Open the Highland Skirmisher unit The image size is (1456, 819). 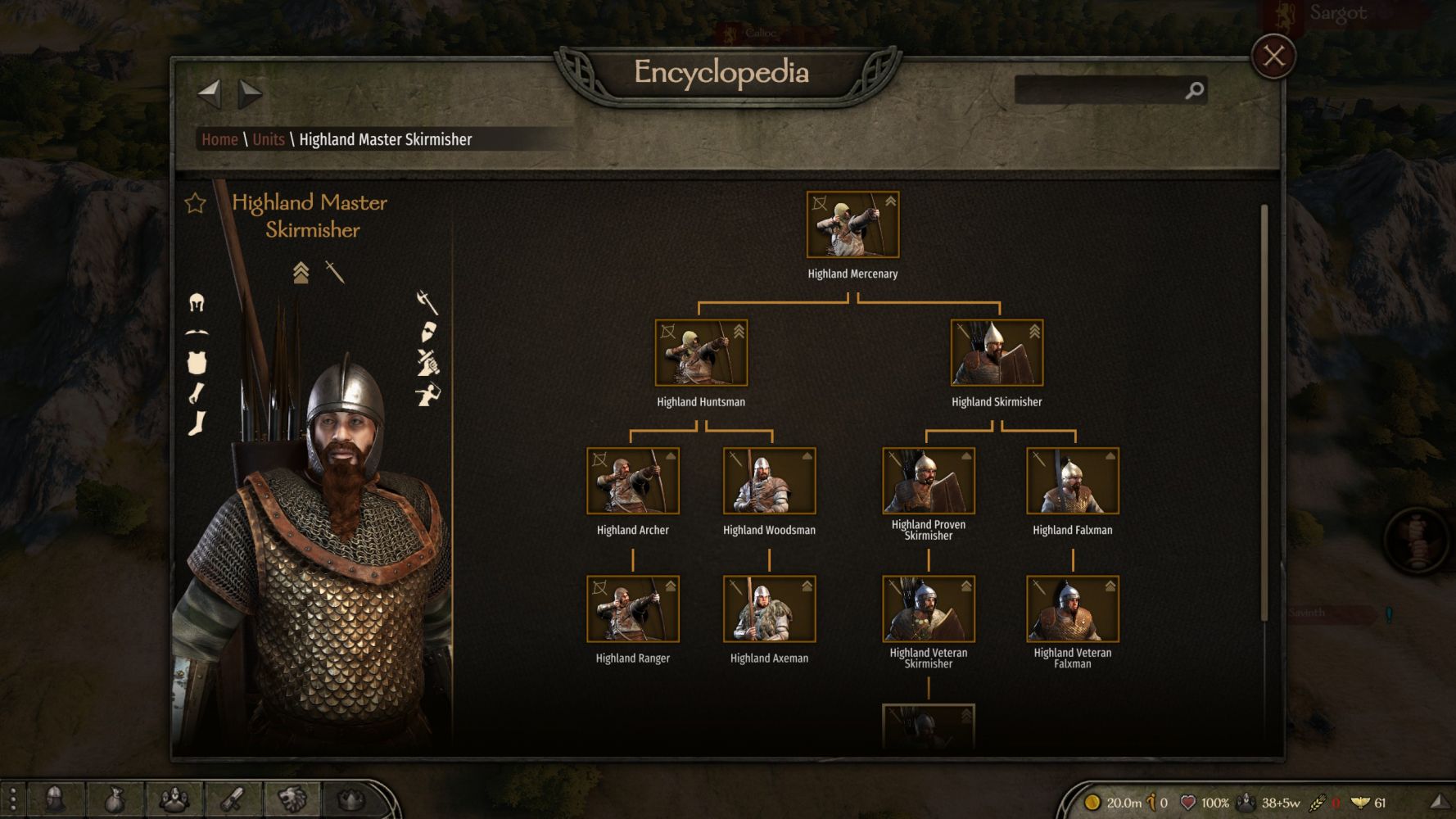pos(997,353)
